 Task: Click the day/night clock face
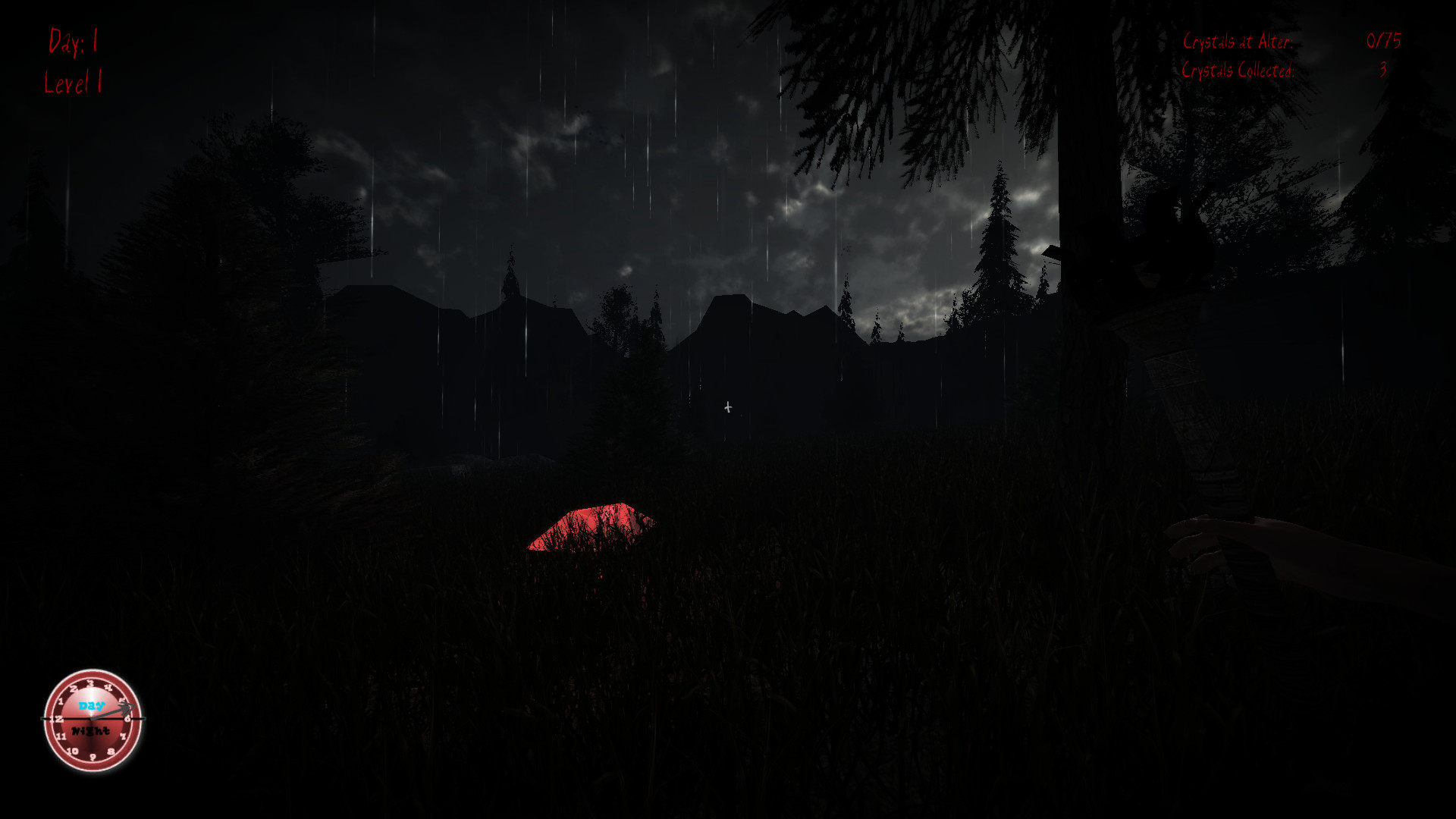click(91, 720)
